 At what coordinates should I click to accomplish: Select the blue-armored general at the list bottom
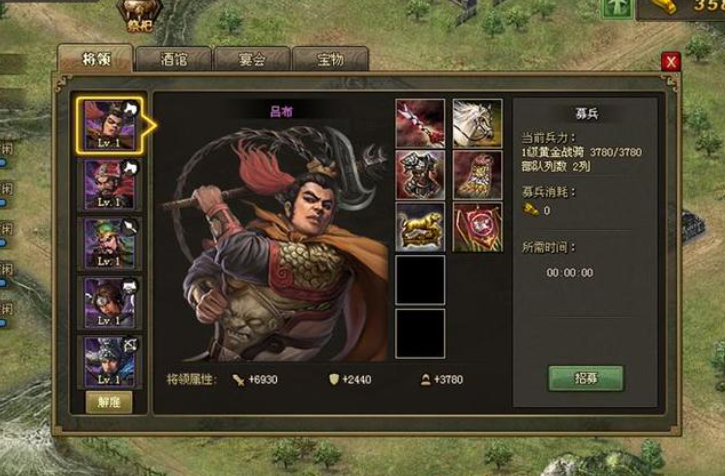click(108, 361)
